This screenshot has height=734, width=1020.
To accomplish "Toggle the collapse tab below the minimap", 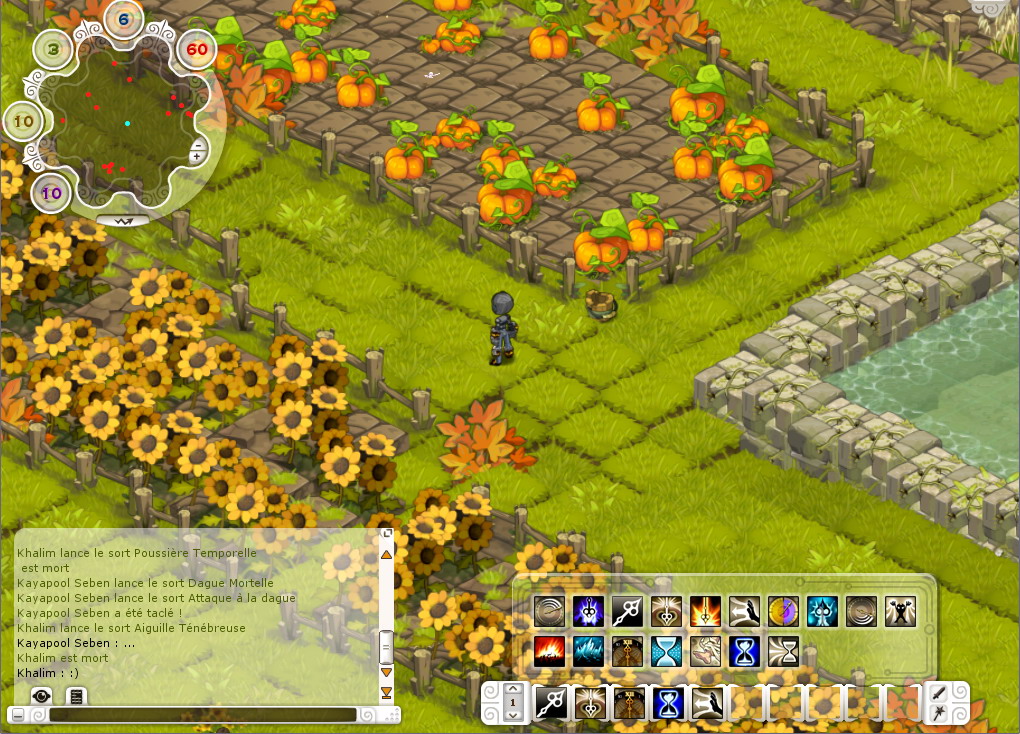I will tap(123, 219).
